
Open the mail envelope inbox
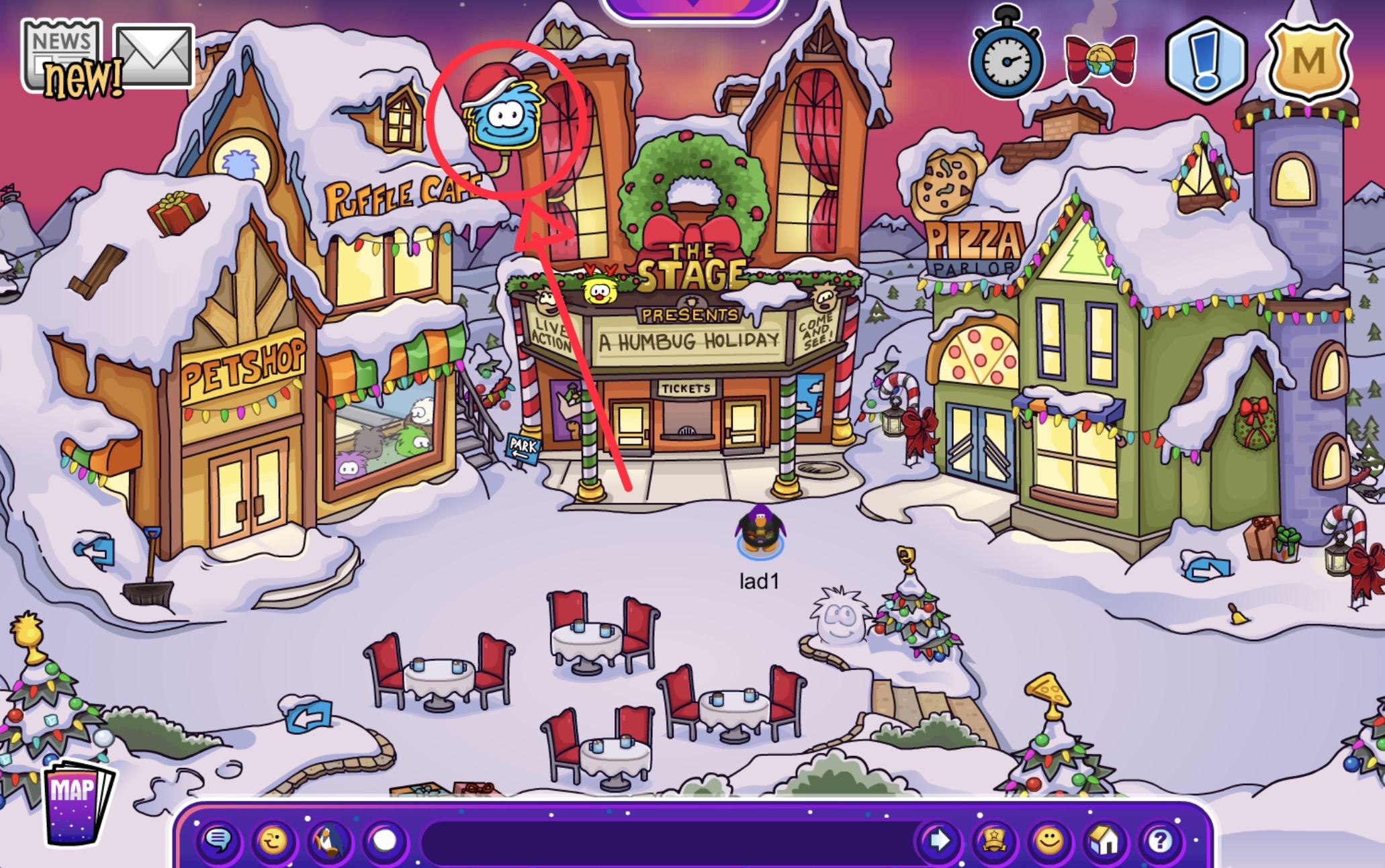(154, 56)
